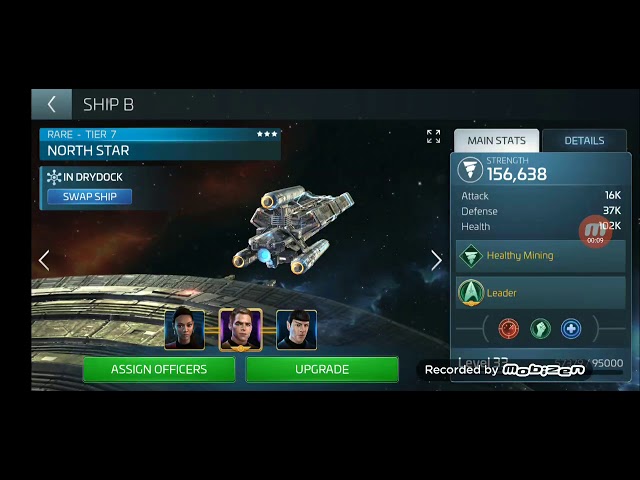Select the Spock officer portrait
The width and height of the screenshot is (640, 480).
[296, 330]
